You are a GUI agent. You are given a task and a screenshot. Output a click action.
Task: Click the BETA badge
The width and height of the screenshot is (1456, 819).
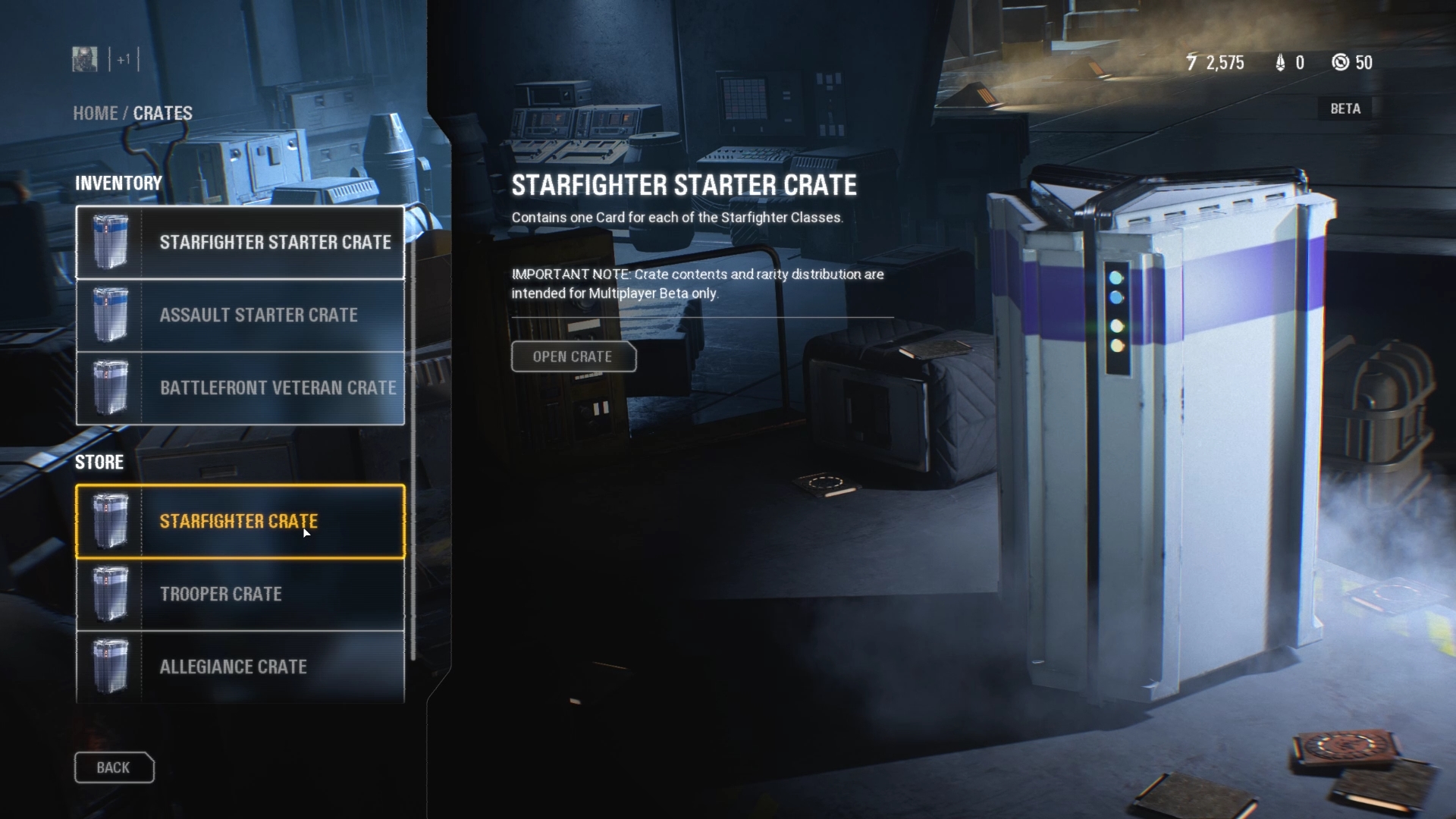[x=1346, y=108]
